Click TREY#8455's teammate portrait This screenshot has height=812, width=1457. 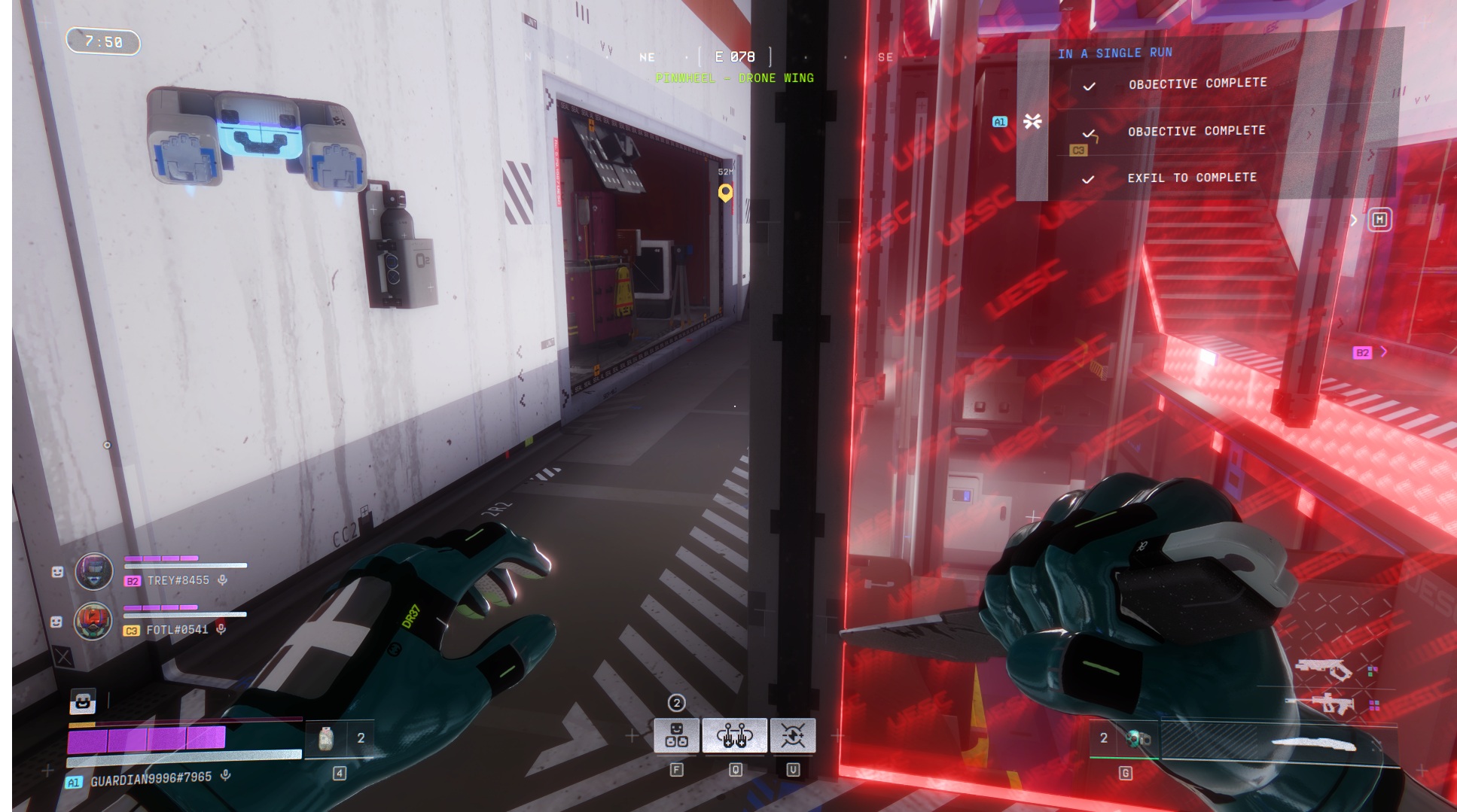[93, 571]
